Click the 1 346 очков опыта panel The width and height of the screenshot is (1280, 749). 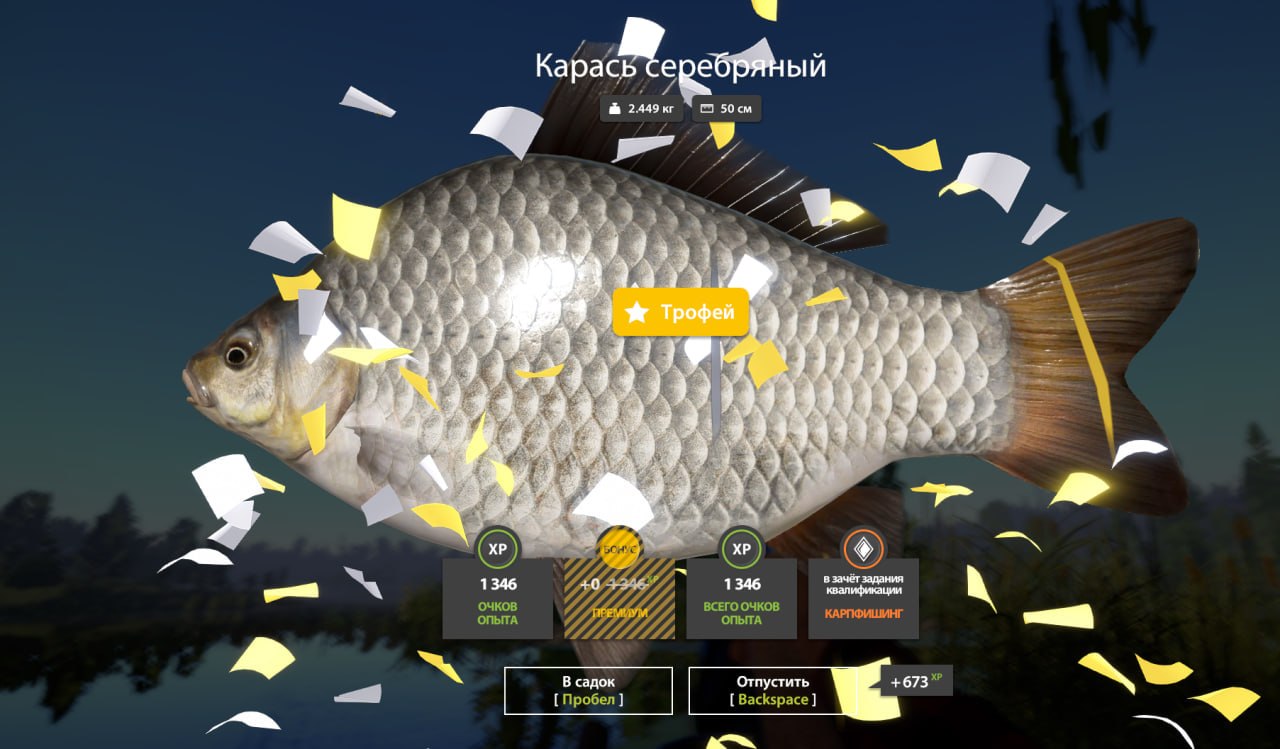pos(498,600)
